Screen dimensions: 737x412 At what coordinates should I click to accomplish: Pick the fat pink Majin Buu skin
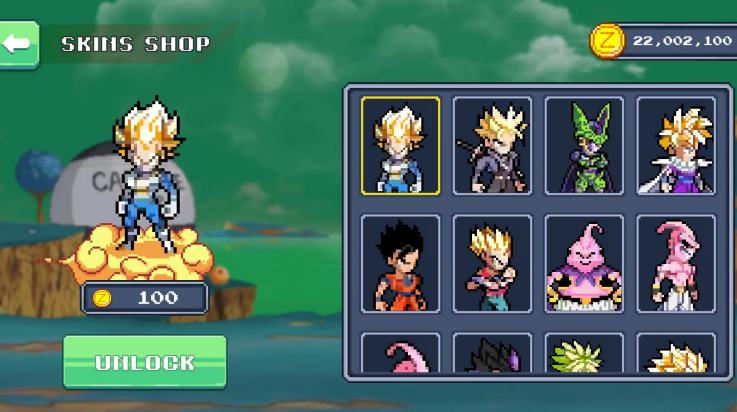584,263
